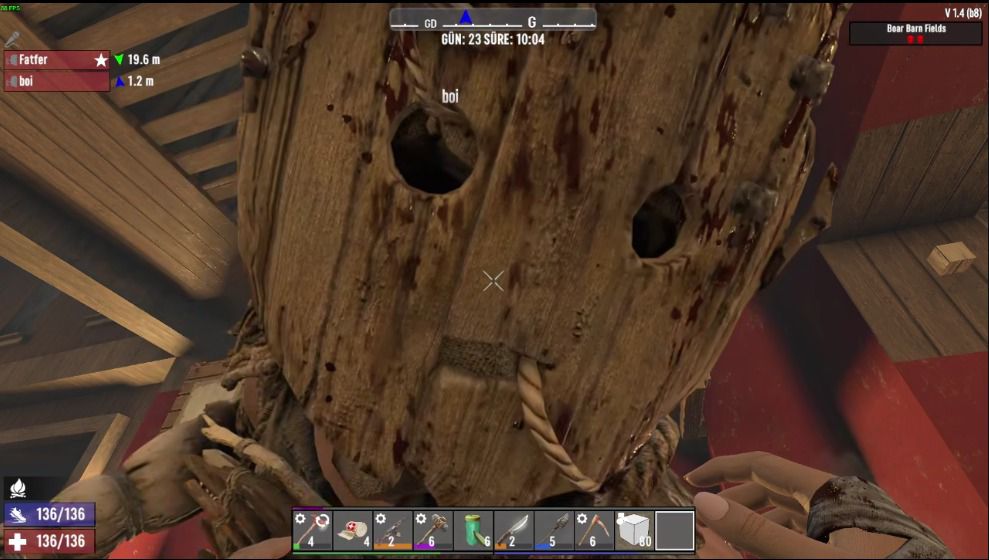This screenshot has width=989, height=560.
Task: Click the campfire buff icon
Action: tap(19, 489)
